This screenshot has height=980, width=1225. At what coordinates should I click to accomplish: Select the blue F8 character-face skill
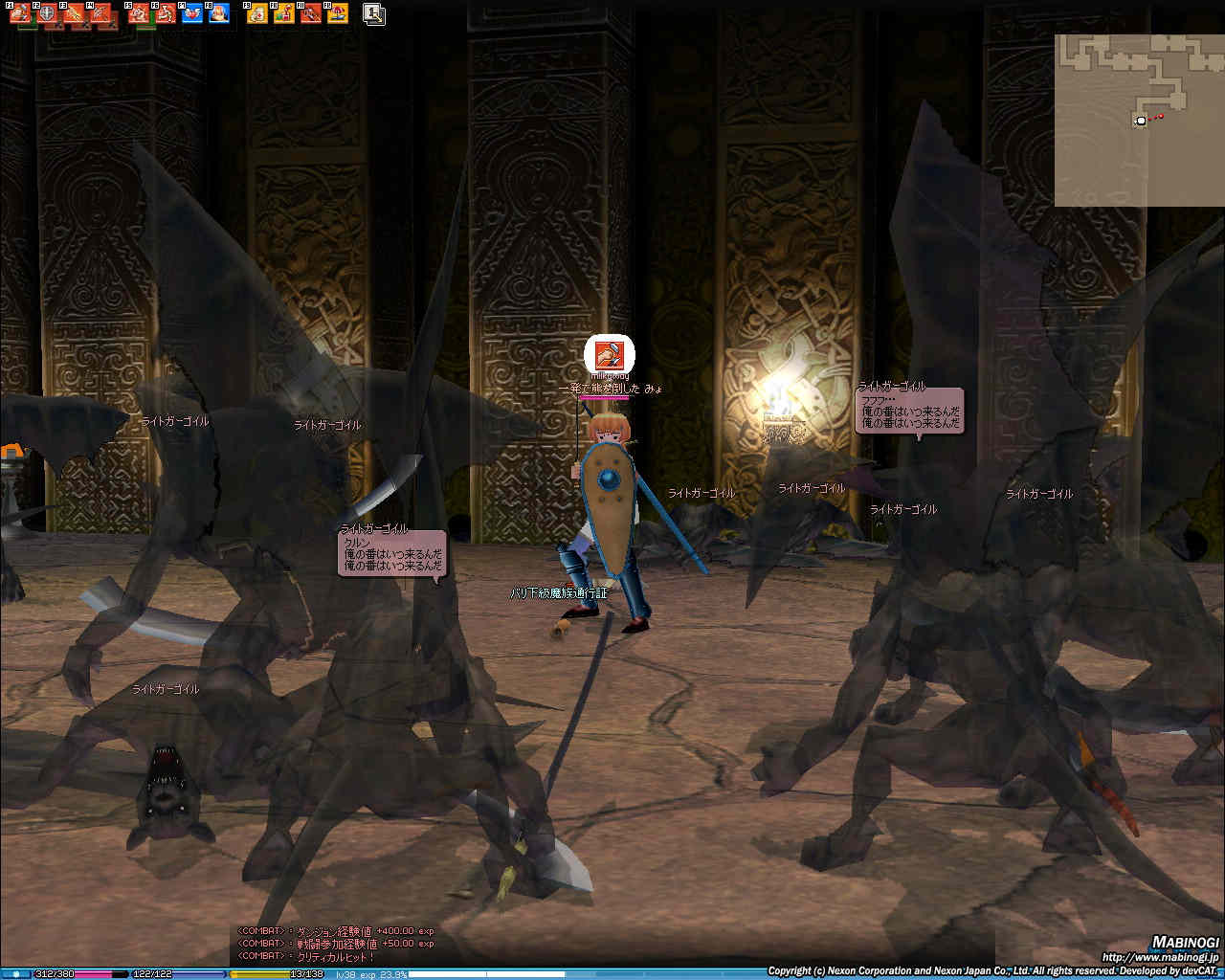point(219,14)
